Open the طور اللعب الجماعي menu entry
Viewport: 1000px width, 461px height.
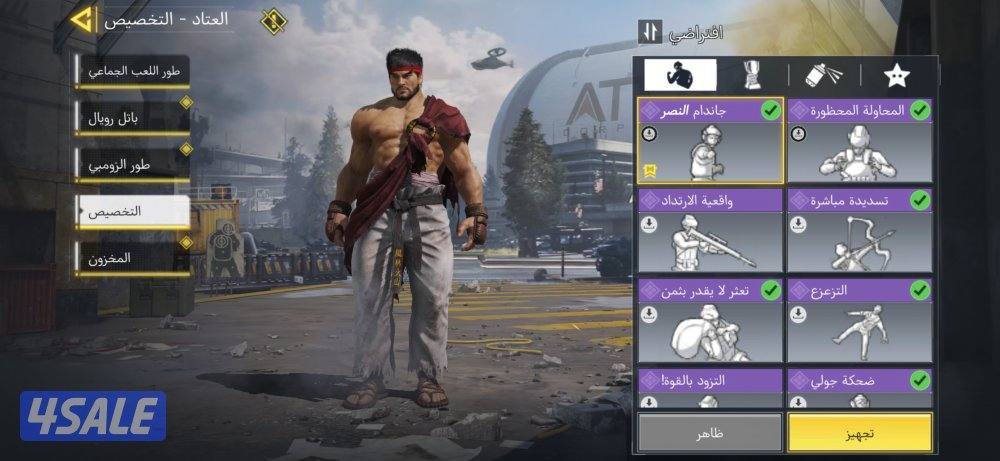[x=133, y=72]
